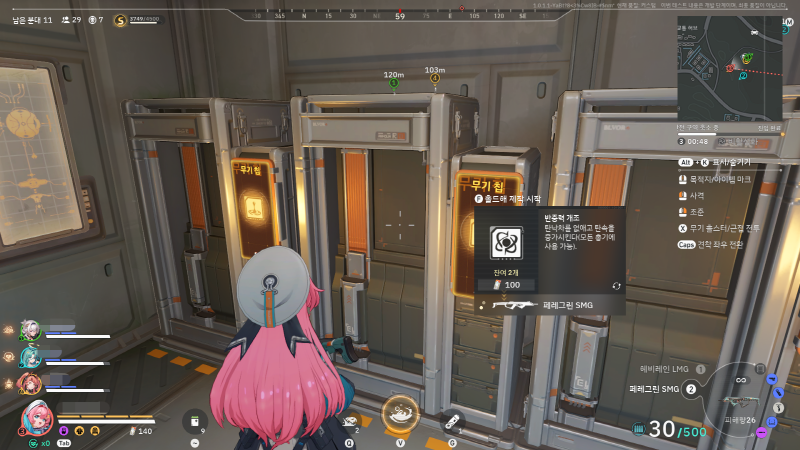Use the wrench-shaped tool item slot
Viewport: 800px width, 450px height.
coord(452,421)
